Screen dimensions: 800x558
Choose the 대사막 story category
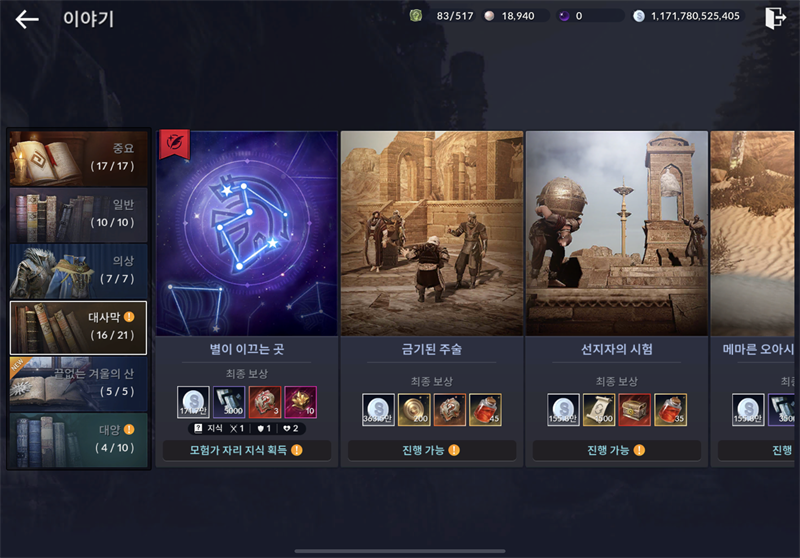(78, 328)
